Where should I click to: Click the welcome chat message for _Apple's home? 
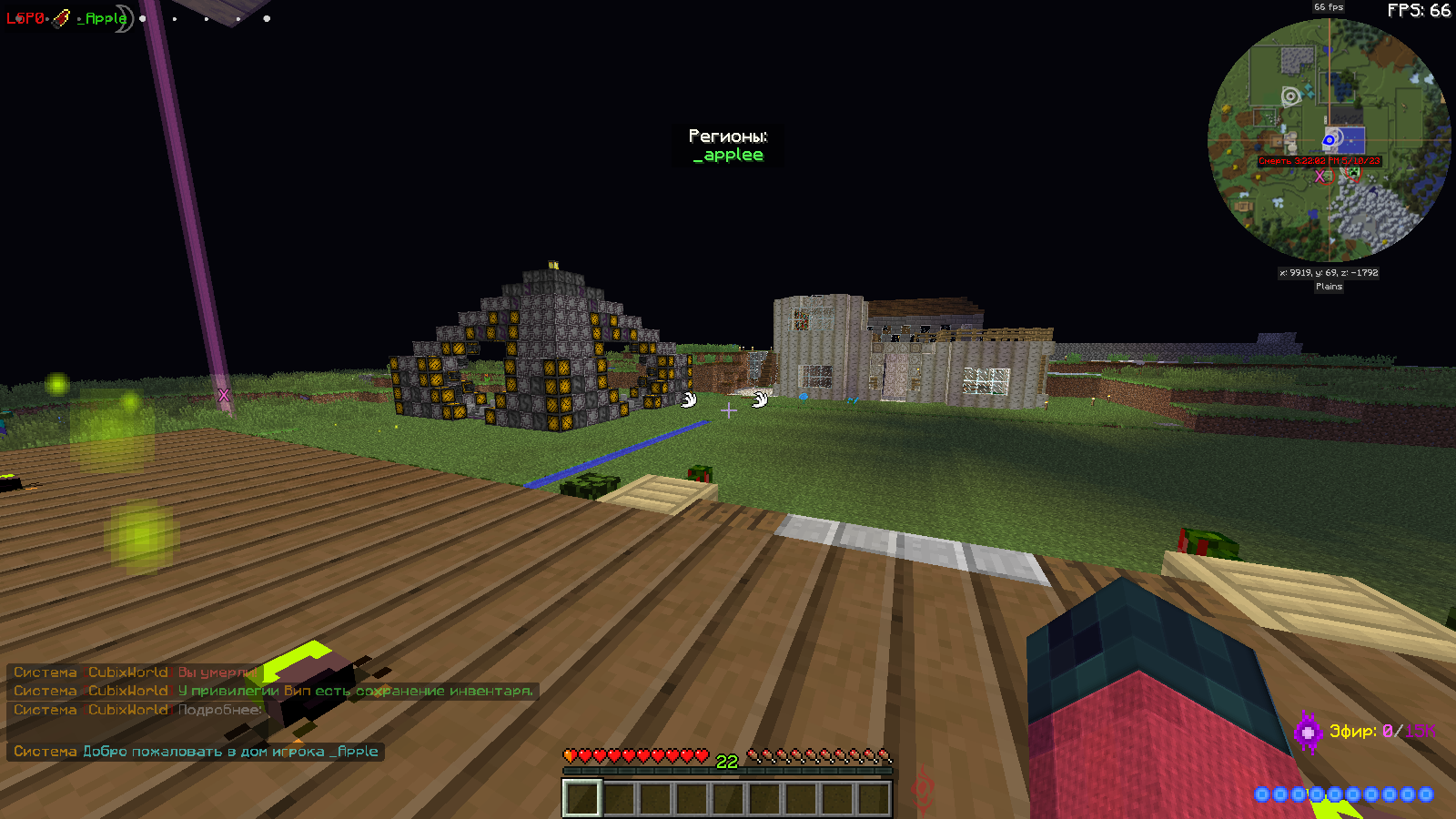[196, 752]
